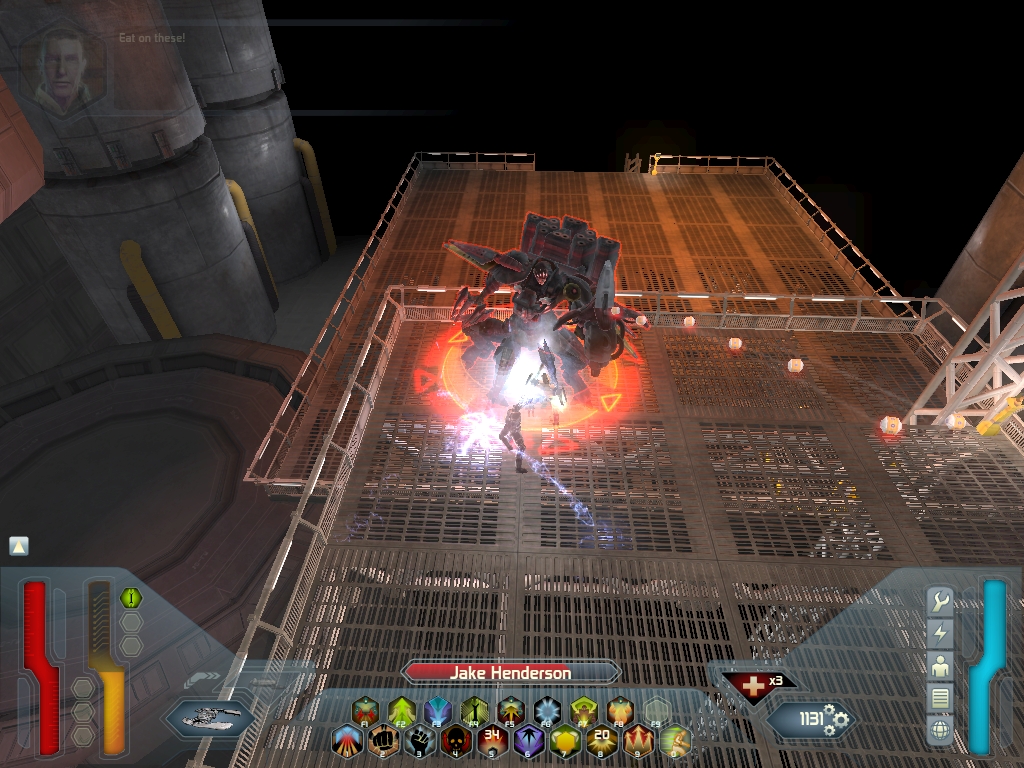Open the character sheet person icon

pos(940,665)
